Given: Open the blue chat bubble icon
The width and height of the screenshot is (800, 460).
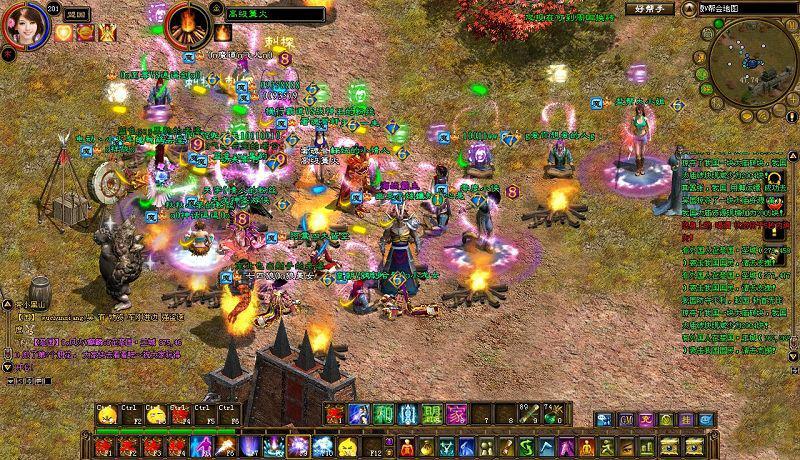Looking at the screenshot, I should tap(604, 419).
